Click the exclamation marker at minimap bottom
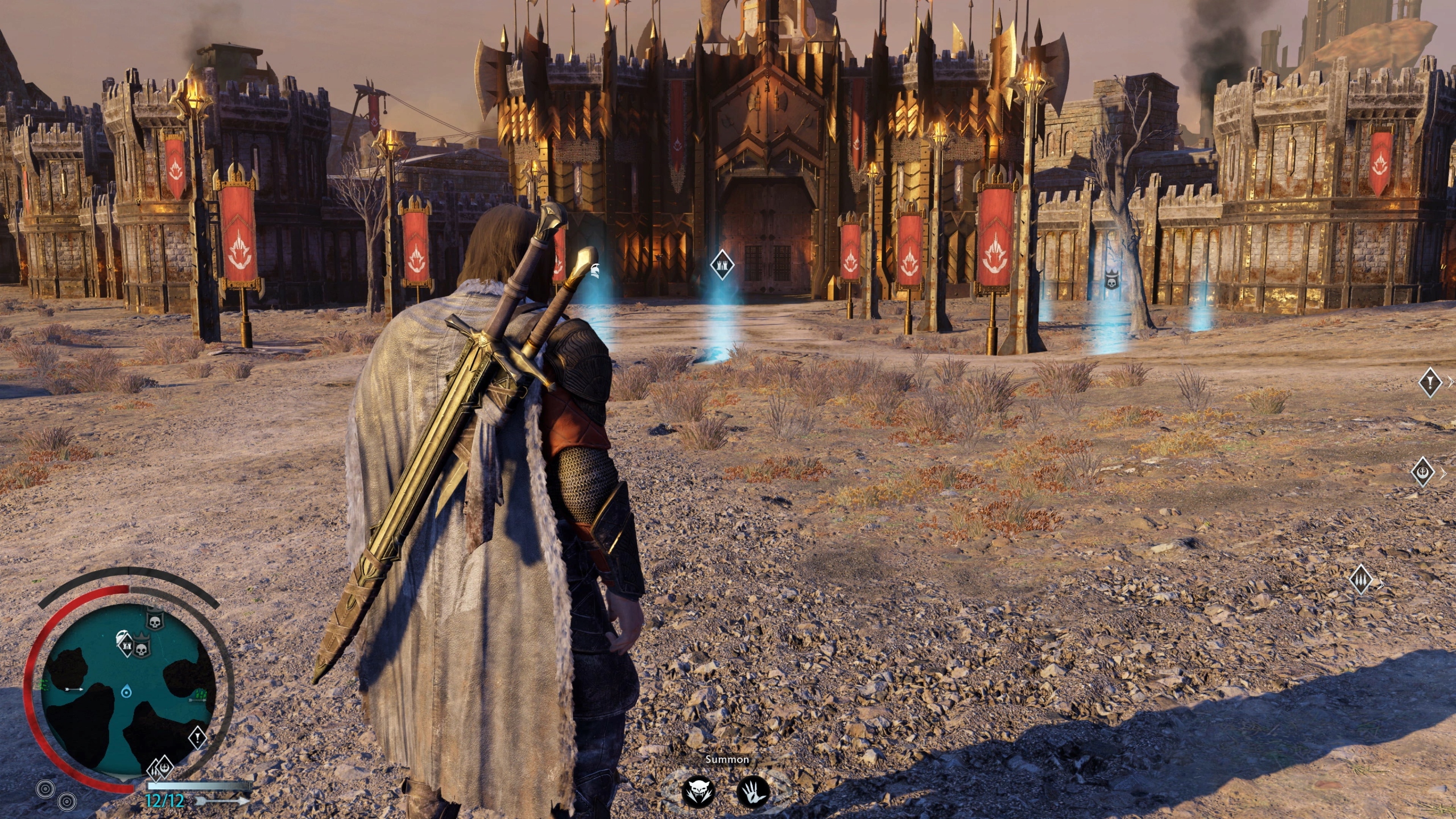Image resolution: width=1456 pixels, height=819 pixels. (x=197, y=738)
